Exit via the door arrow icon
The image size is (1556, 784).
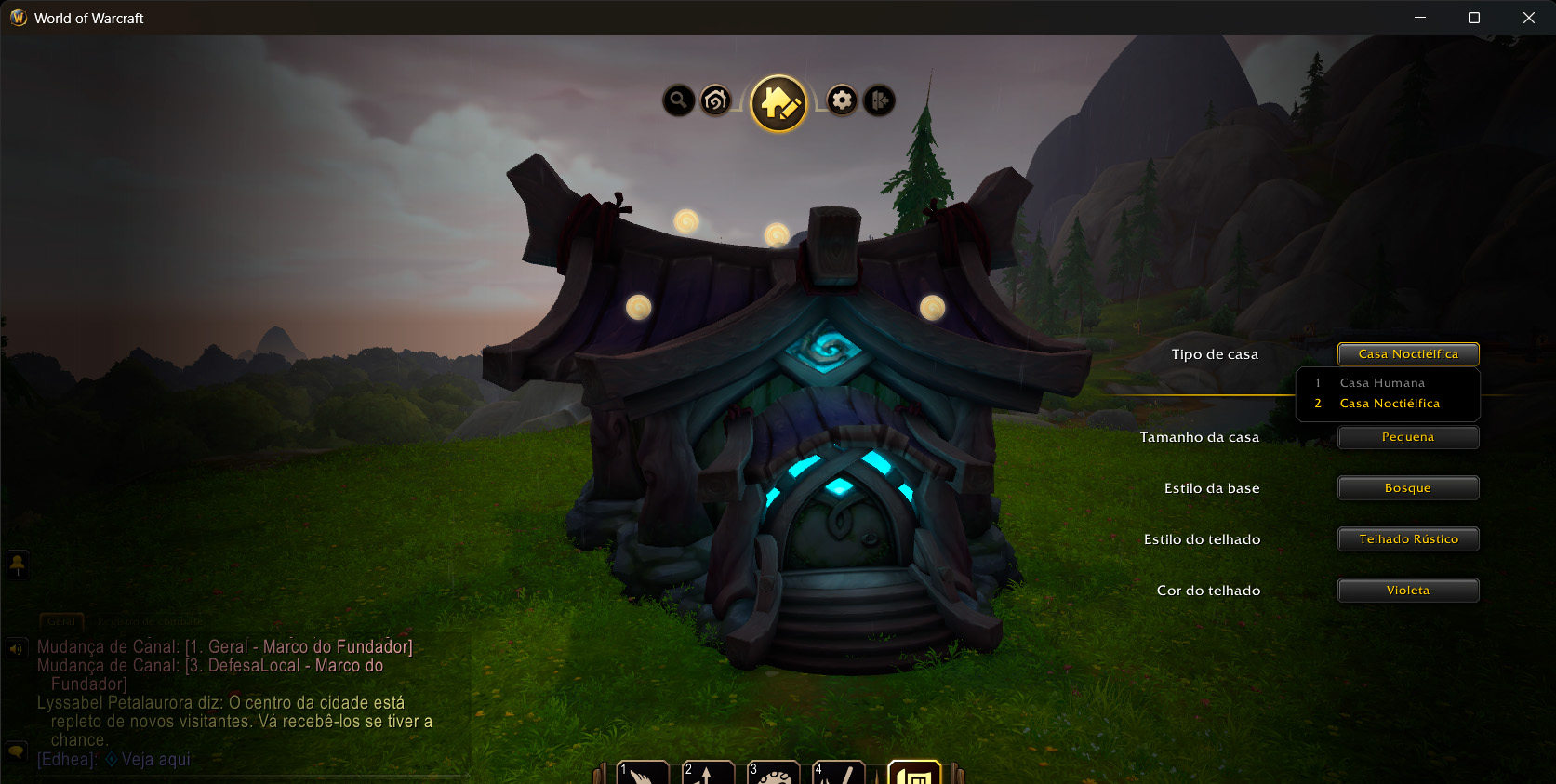tap(879, 100)
